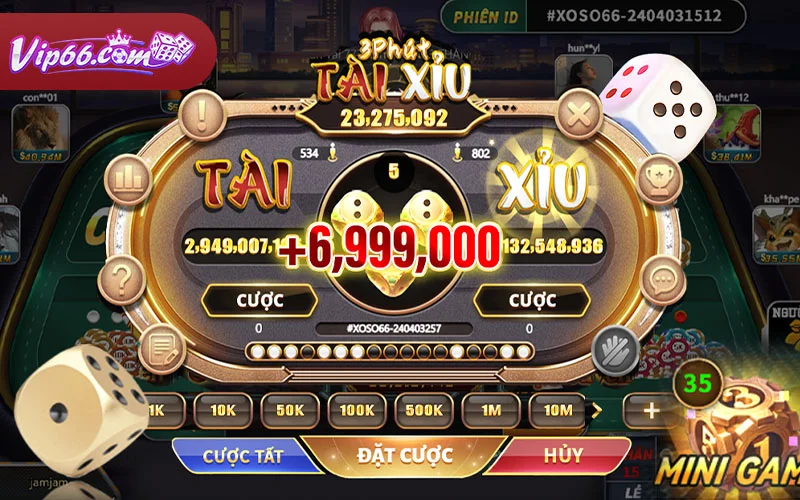Show the bar chart statistics
800x500 pixels.
[127, 179]
